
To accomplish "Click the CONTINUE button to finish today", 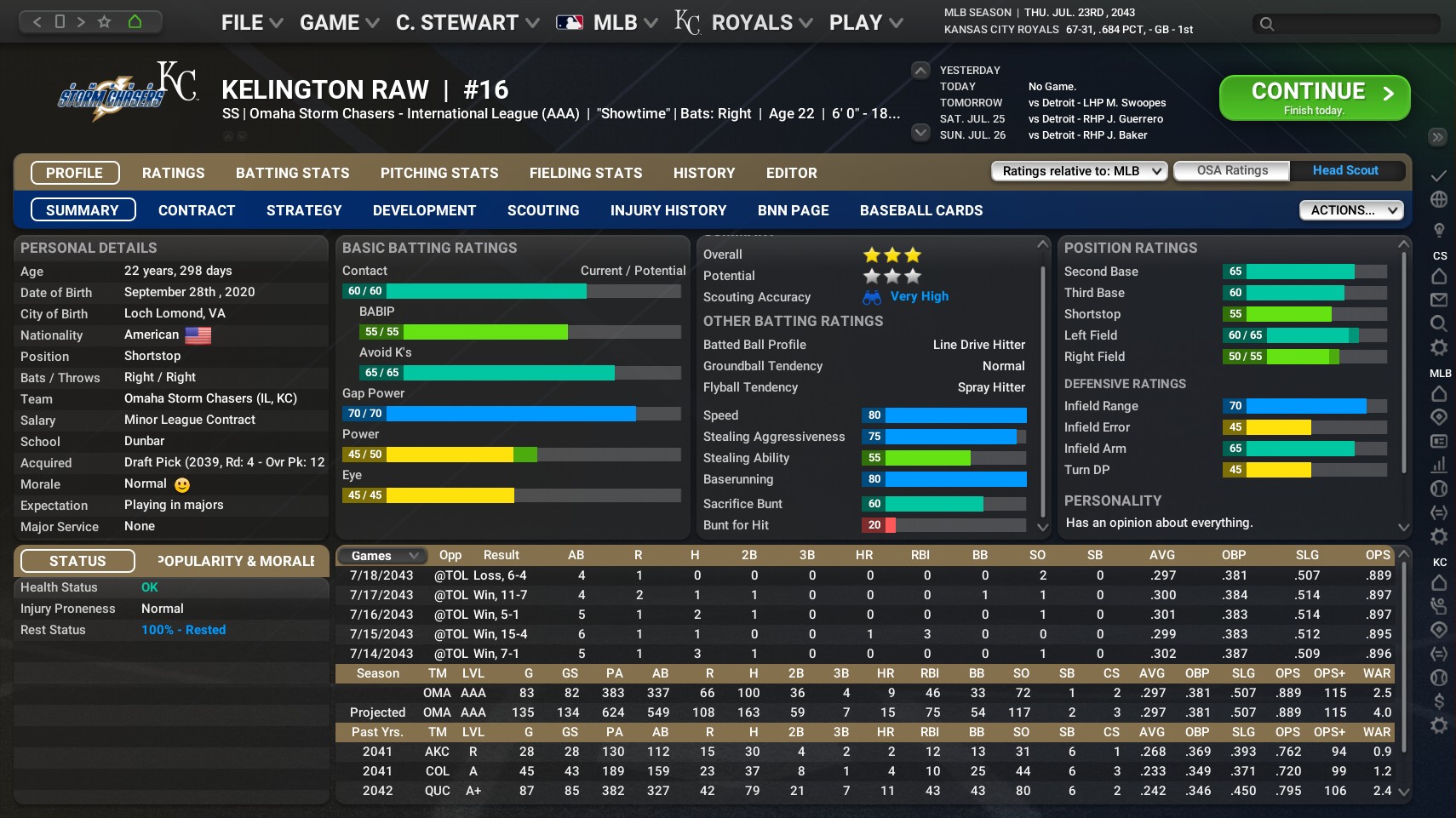I will [x=1312, y=96].
